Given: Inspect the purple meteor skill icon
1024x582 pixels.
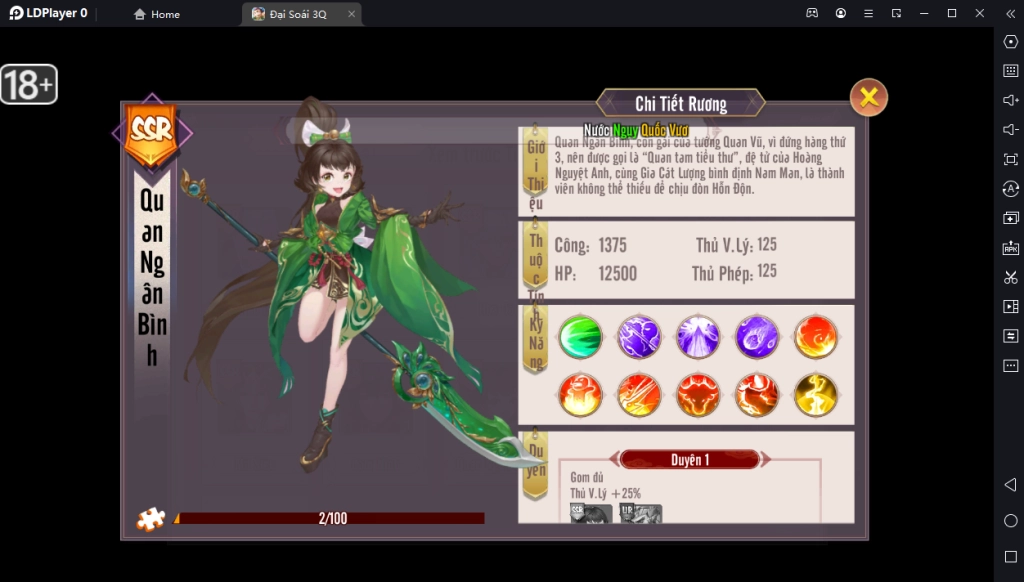Looking at the screenshot, I should (x=757, y=337).
